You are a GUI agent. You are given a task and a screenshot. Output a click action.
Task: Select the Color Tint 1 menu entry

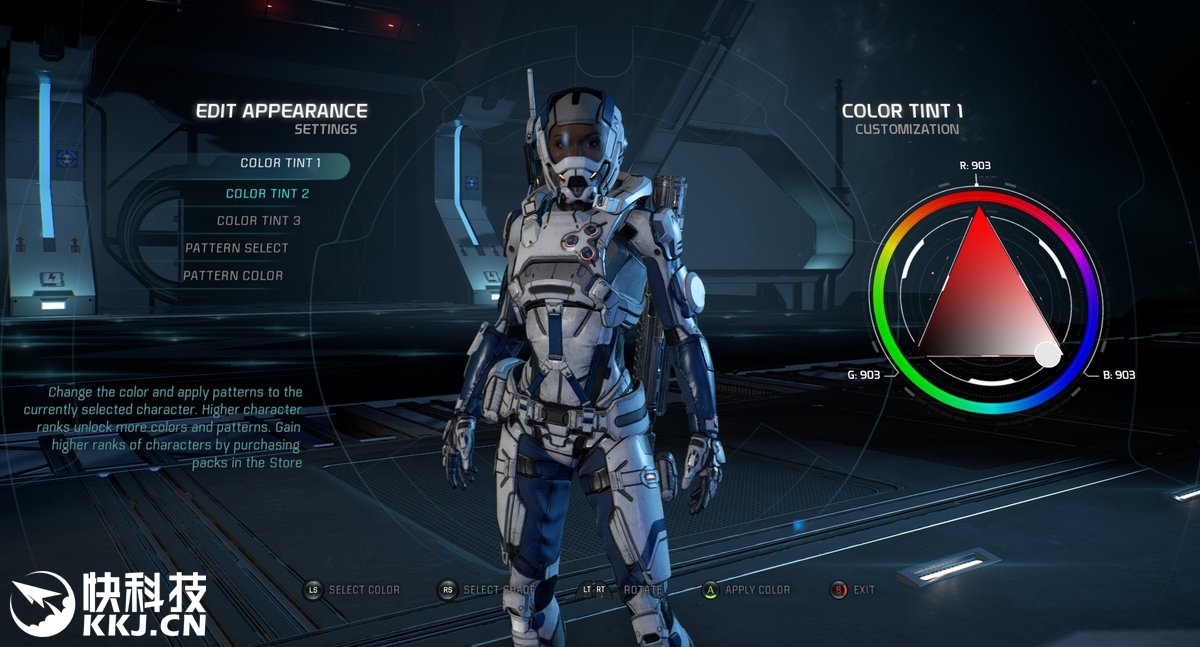[281, 163]
